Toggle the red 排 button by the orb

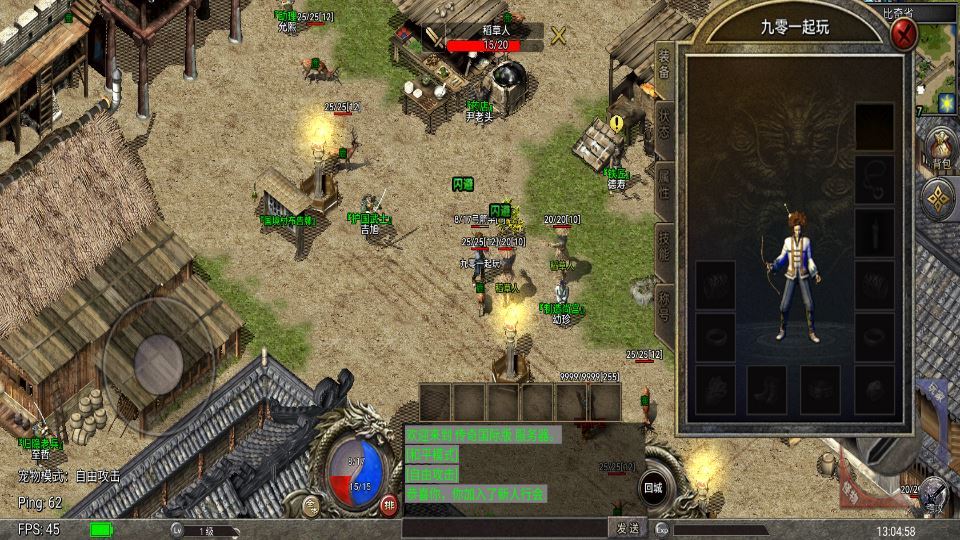coord(389,505)
